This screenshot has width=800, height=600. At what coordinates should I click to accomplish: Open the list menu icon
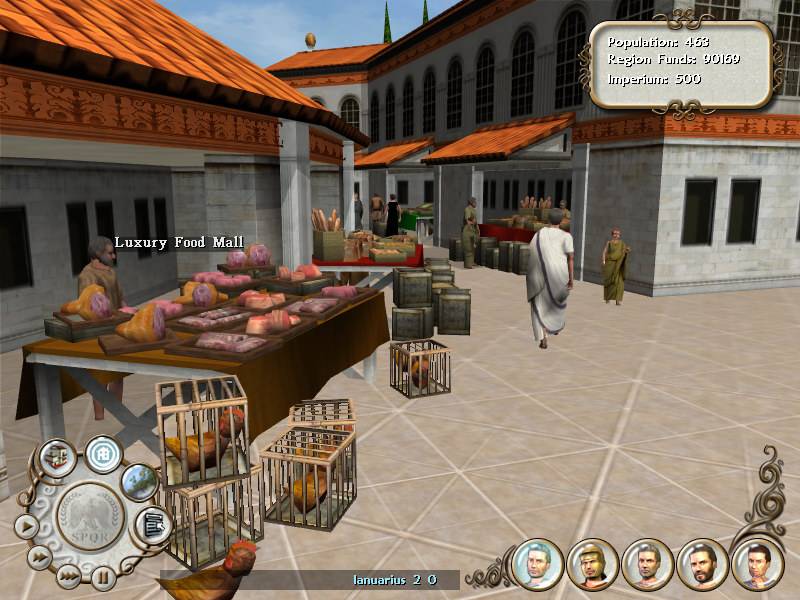tap(153, 524)
